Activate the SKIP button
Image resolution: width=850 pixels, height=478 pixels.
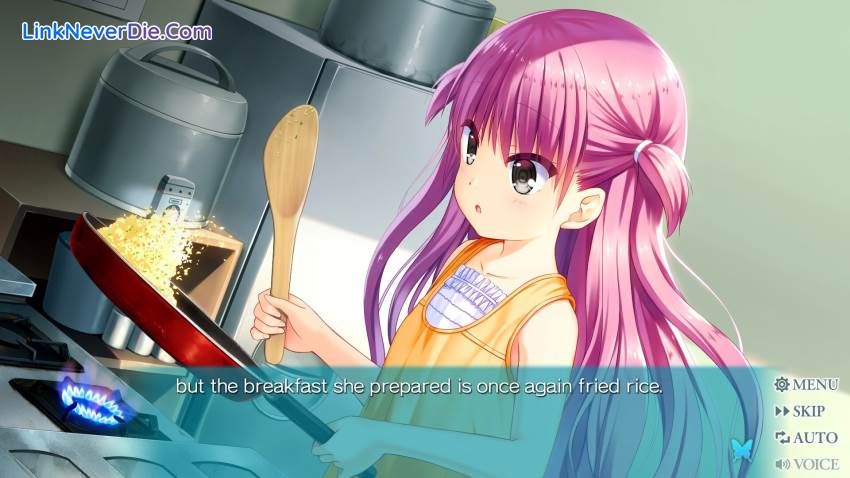pos(800,411)
